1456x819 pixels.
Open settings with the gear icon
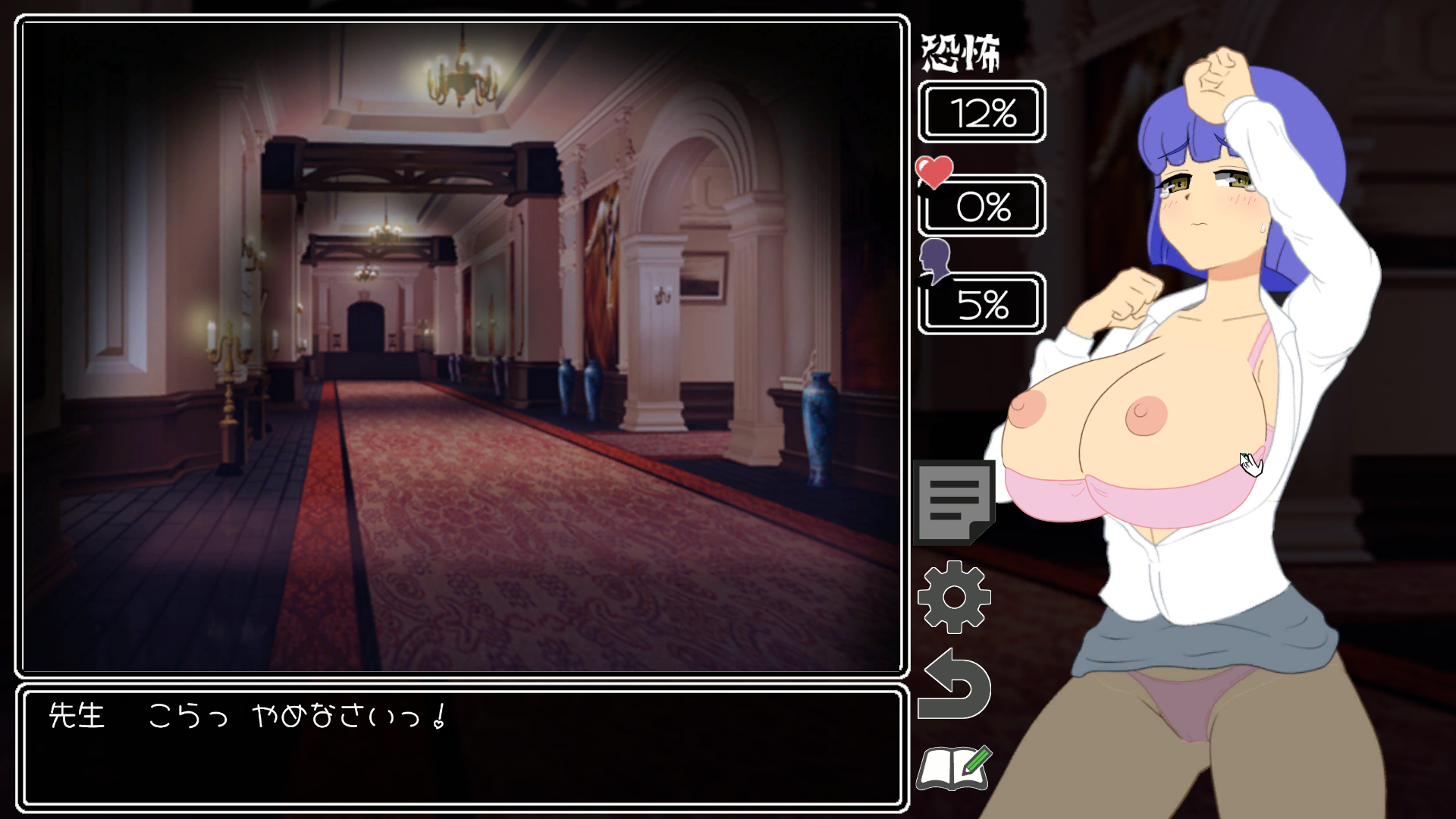point(954,597)
